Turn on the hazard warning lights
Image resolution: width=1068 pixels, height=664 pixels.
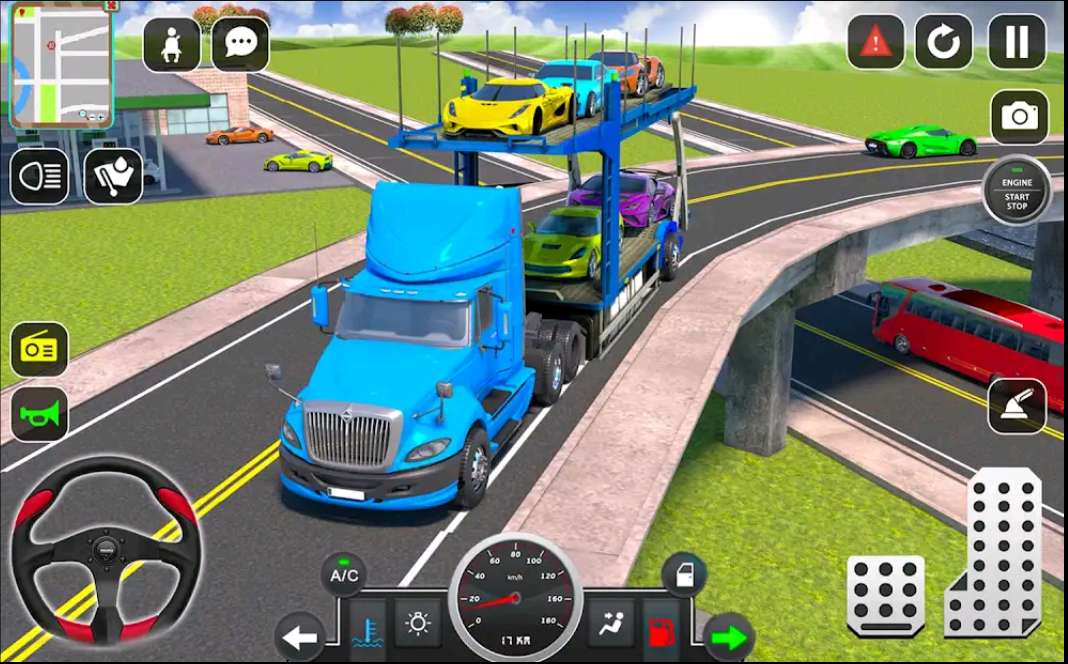876,42
